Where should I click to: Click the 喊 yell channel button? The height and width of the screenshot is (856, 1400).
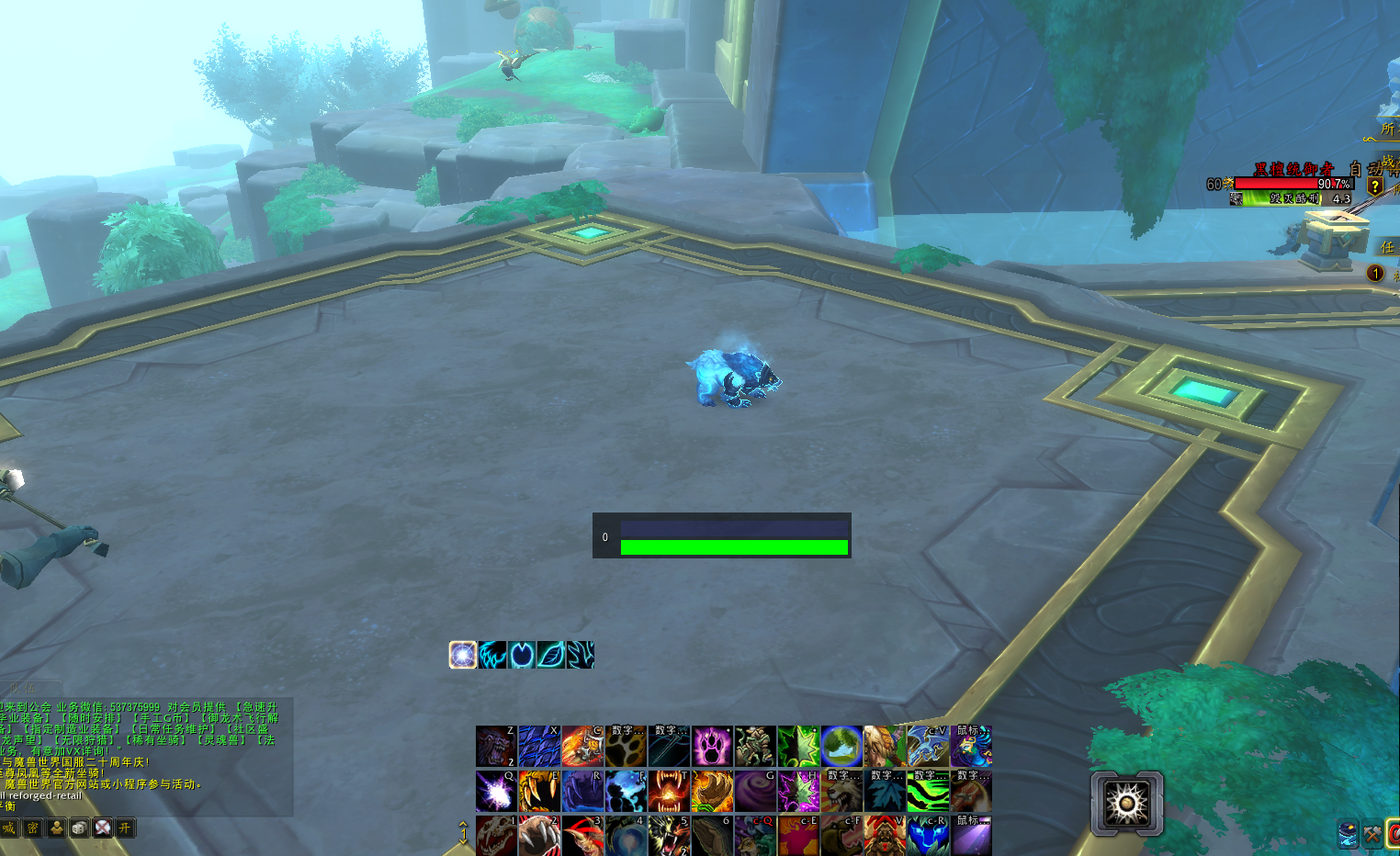pos(9,828)
